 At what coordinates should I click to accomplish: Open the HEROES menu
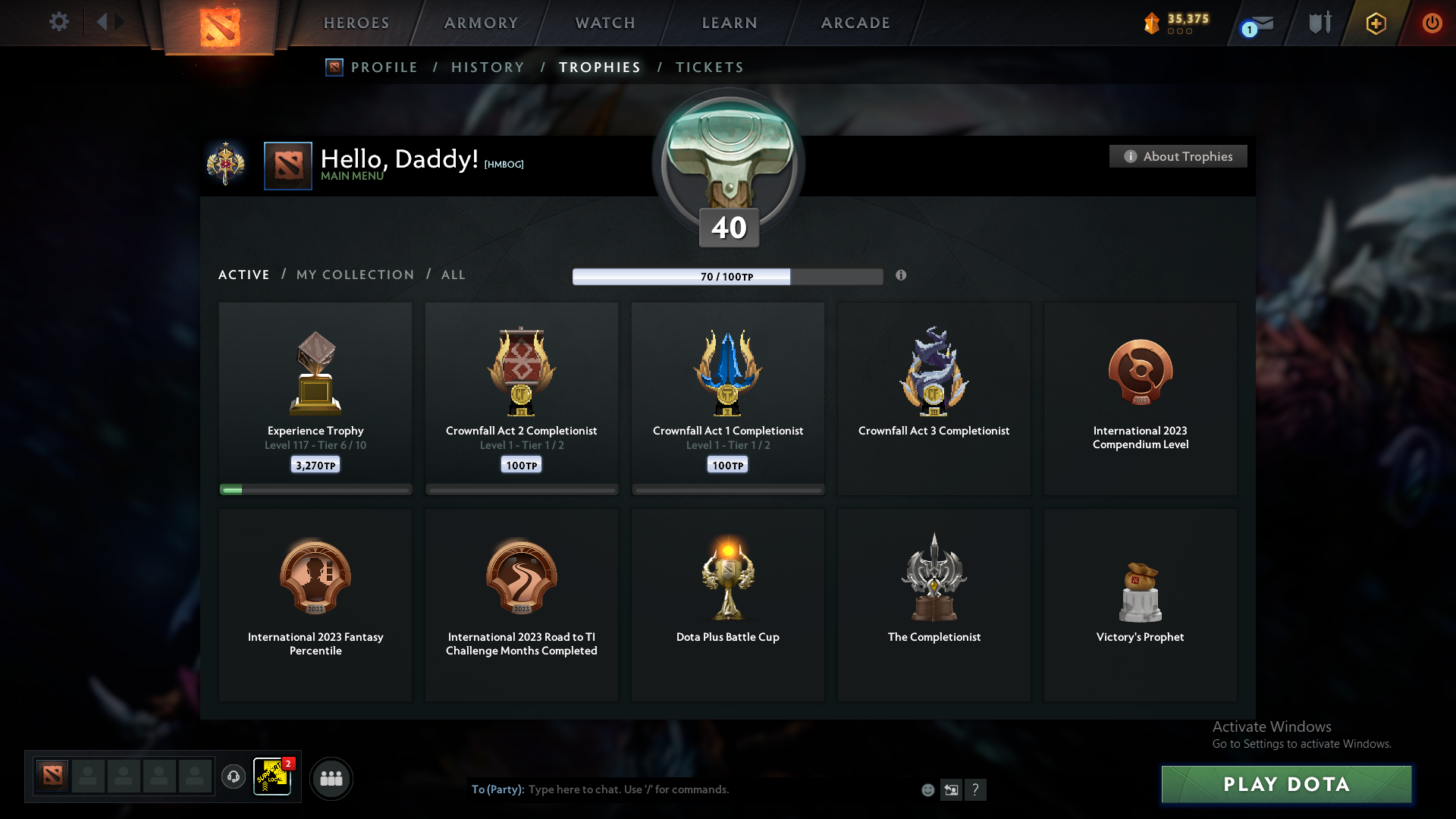point(356,23)
